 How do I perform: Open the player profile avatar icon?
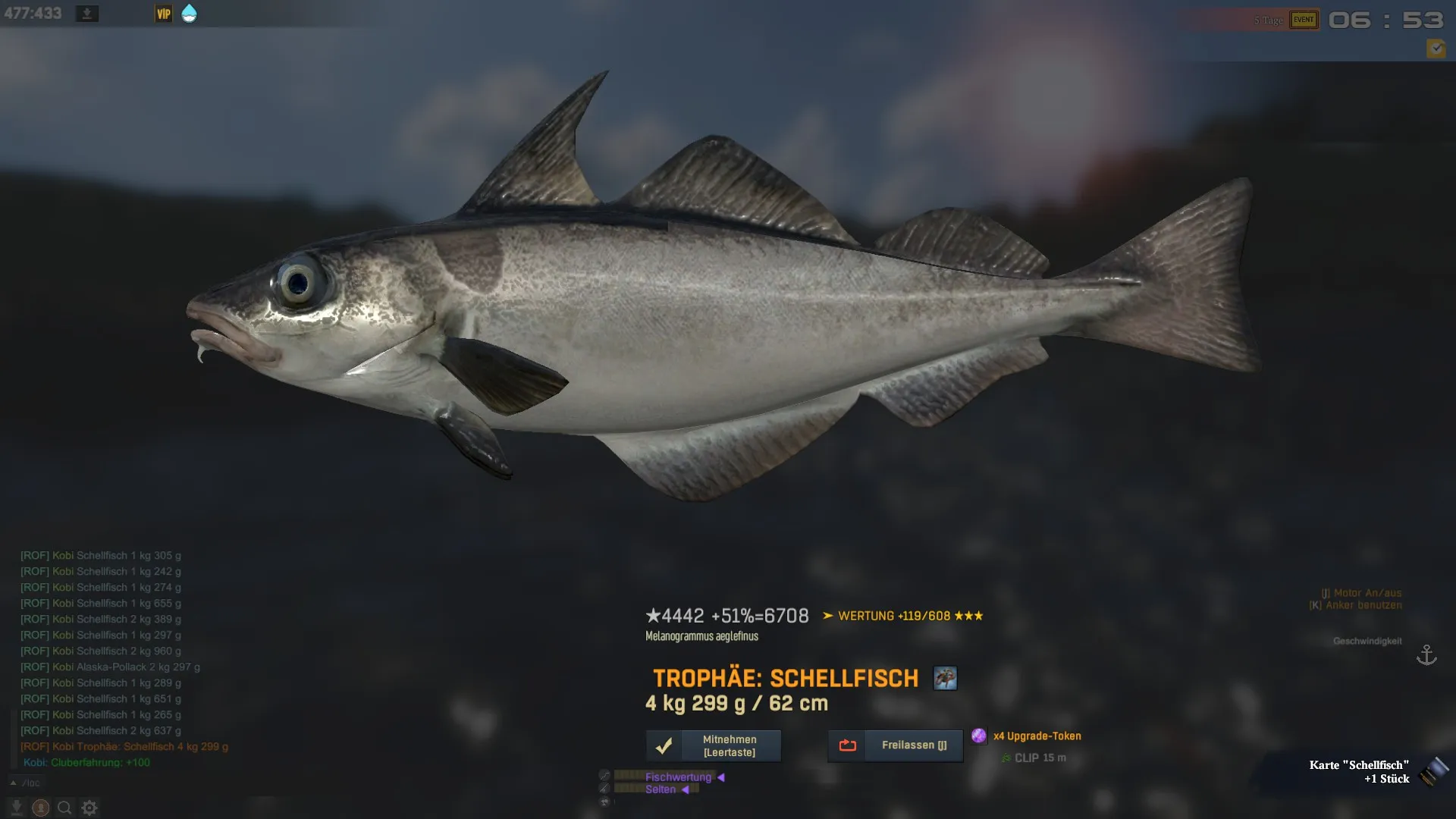(41, 808)
